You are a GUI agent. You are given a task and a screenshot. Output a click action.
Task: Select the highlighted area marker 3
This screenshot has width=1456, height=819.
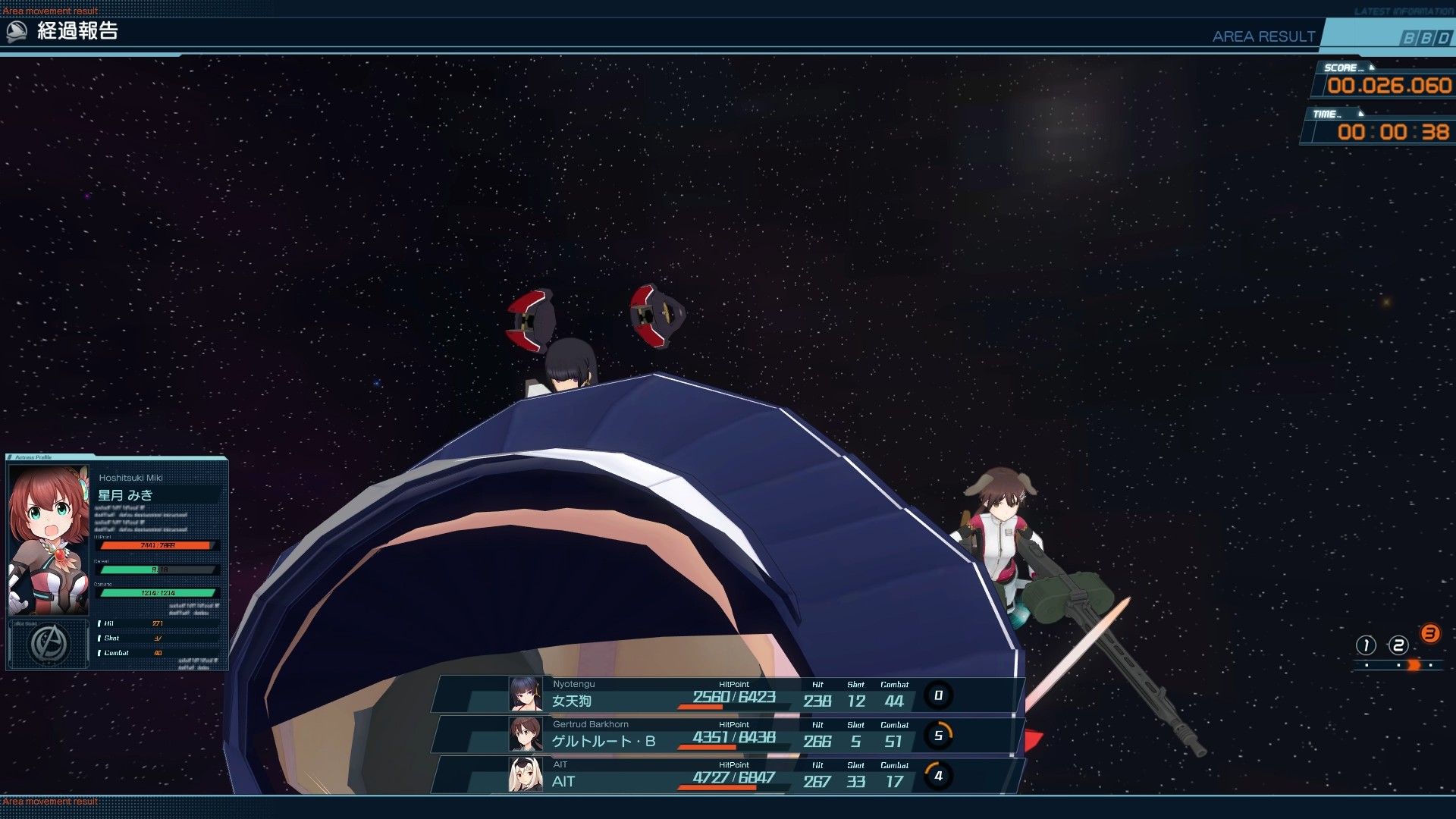point(1430,634)
